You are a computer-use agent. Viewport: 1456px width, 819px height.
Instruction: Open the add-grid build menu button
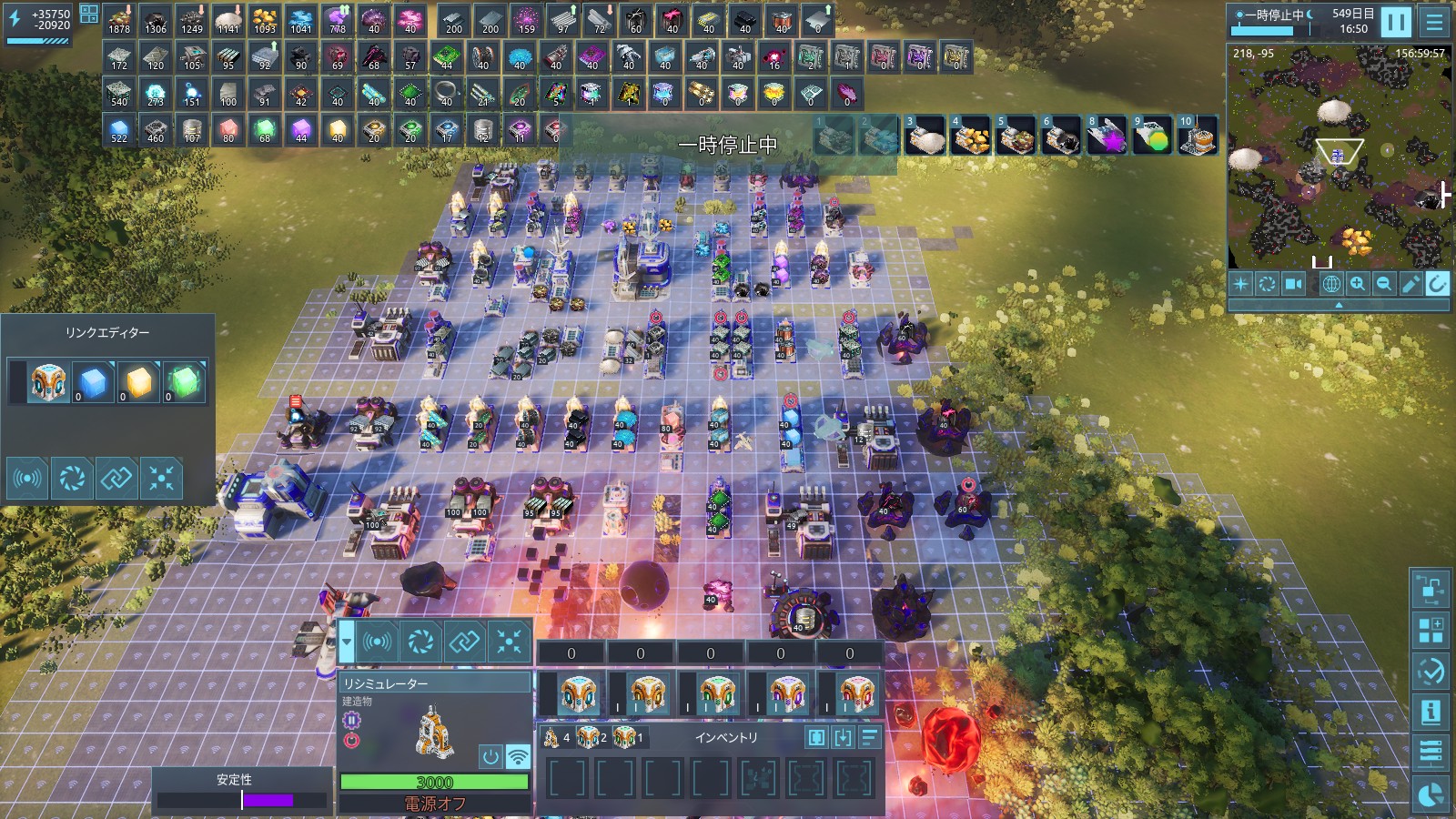[x=1431, y=630]
